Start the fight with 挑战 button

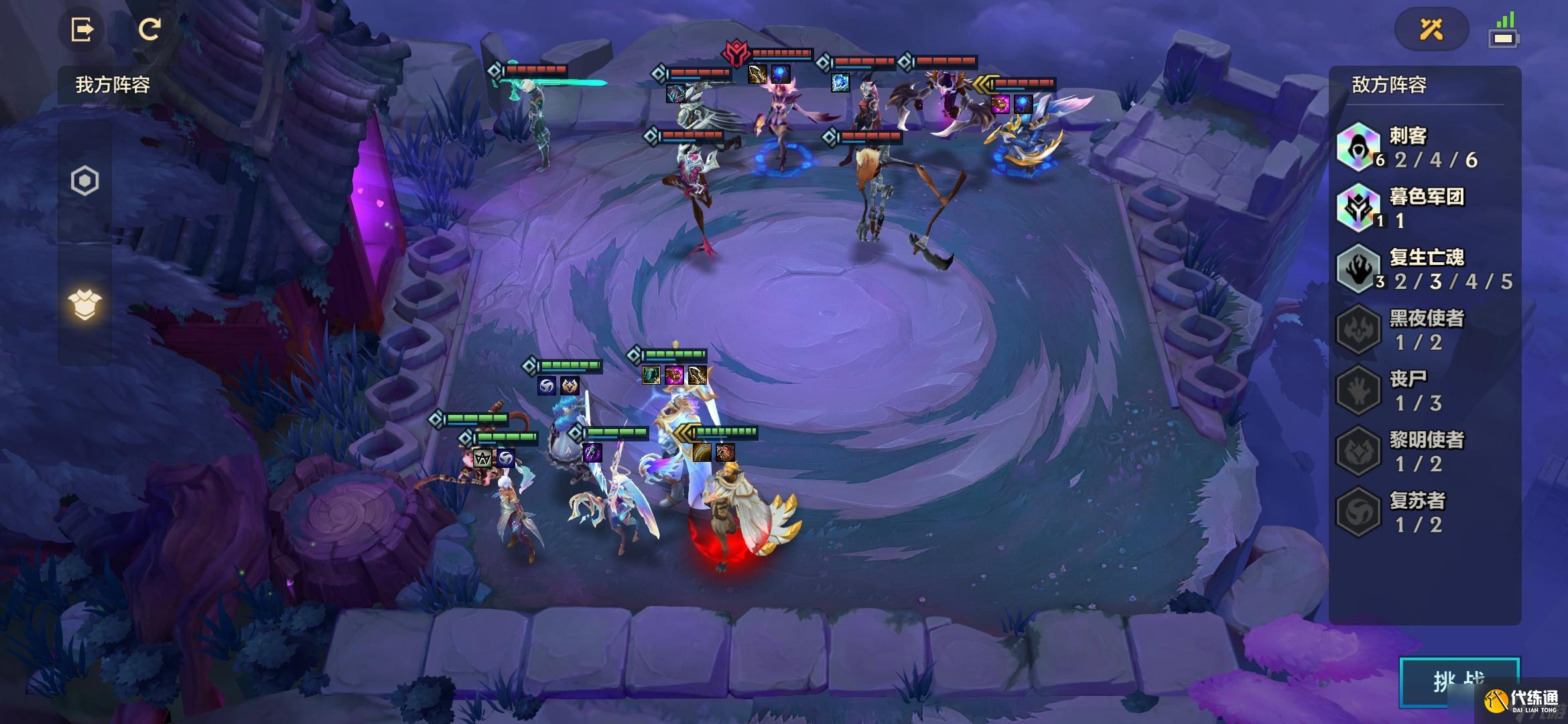pos(1459,682)
